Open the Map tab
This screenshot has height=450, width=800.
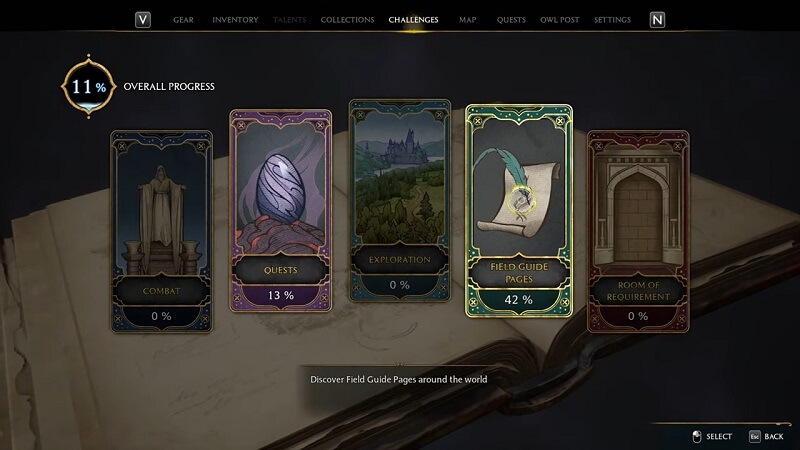click(467, 20)
